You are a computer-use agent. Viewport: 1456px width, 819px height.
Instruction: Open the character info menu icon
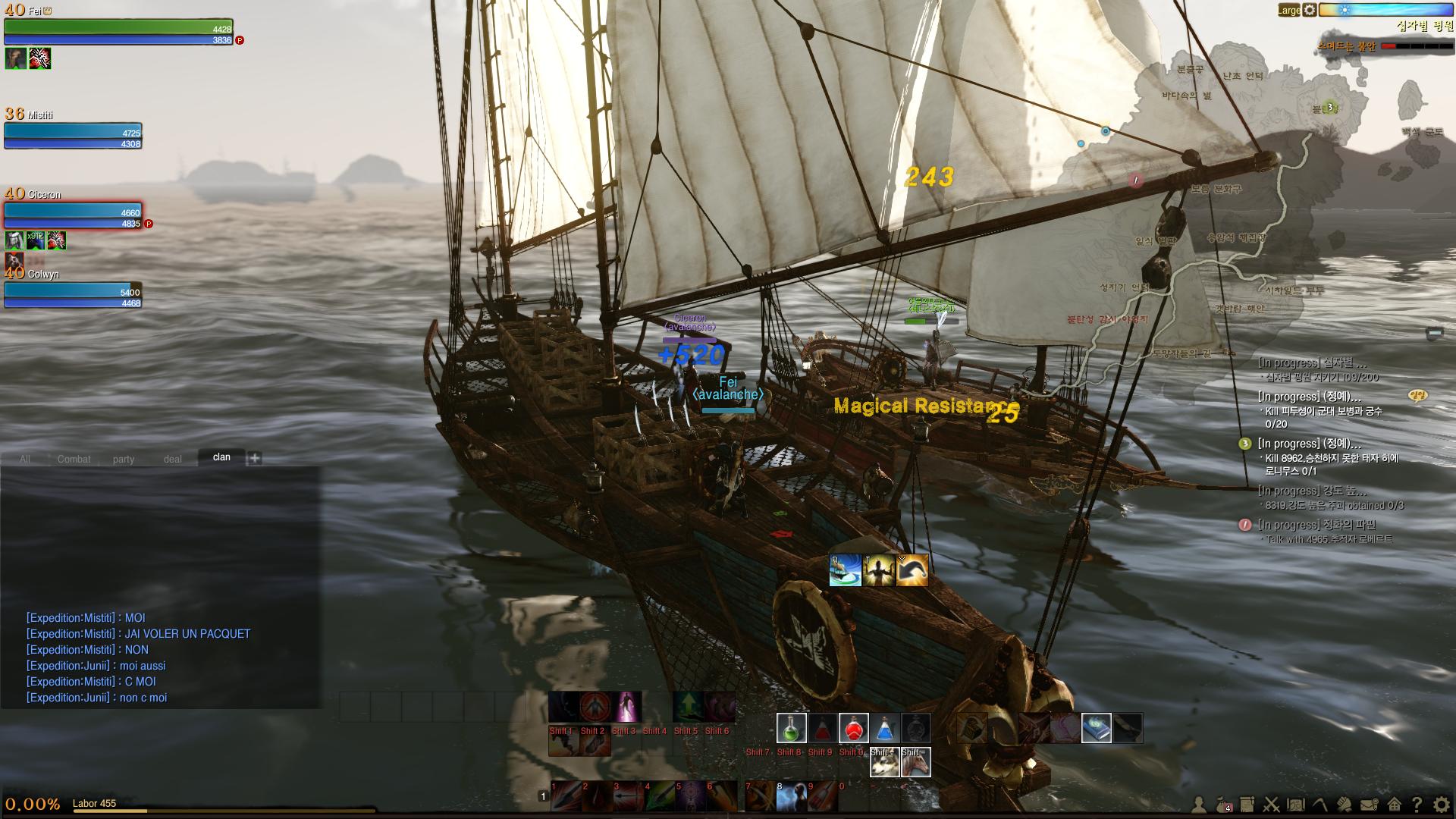pyautogui.click(x=1199, y=805)
